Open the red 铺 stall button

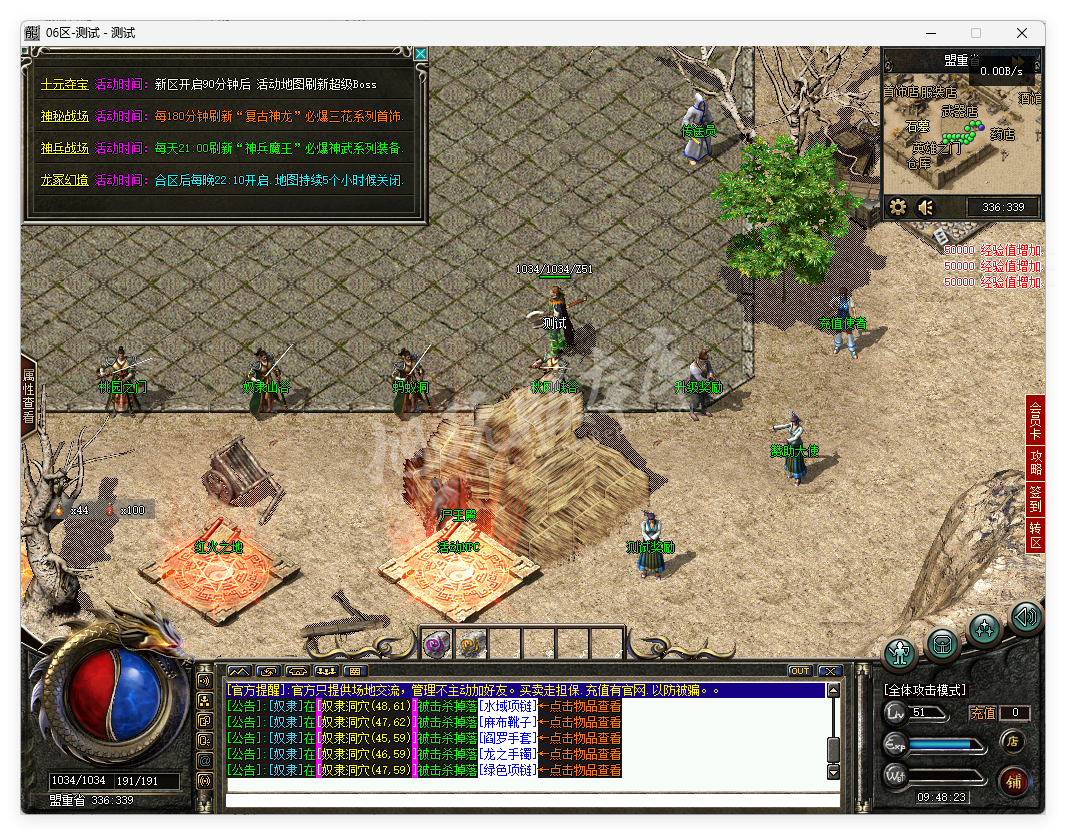pyautogui.click(x=1012, y=780)
